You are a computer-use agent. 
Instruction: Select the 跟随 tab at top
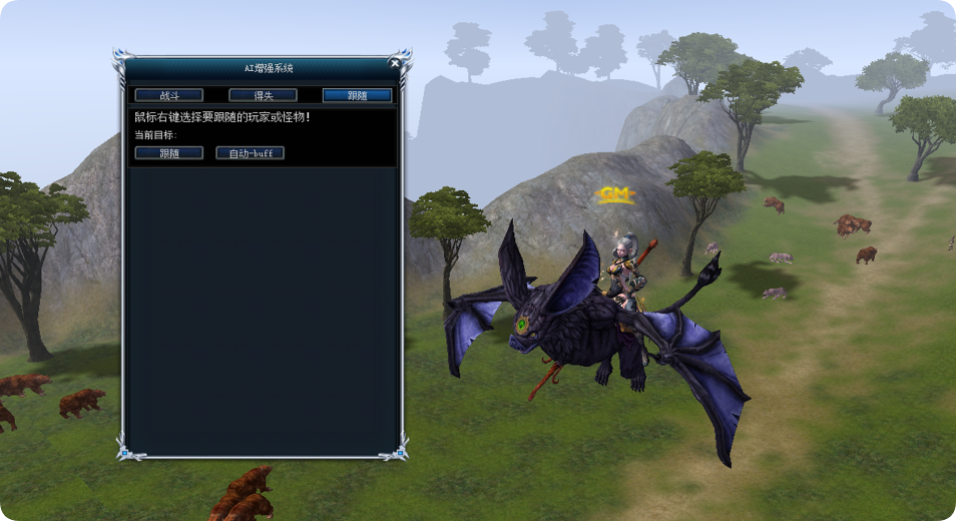[x=357, y=95]
